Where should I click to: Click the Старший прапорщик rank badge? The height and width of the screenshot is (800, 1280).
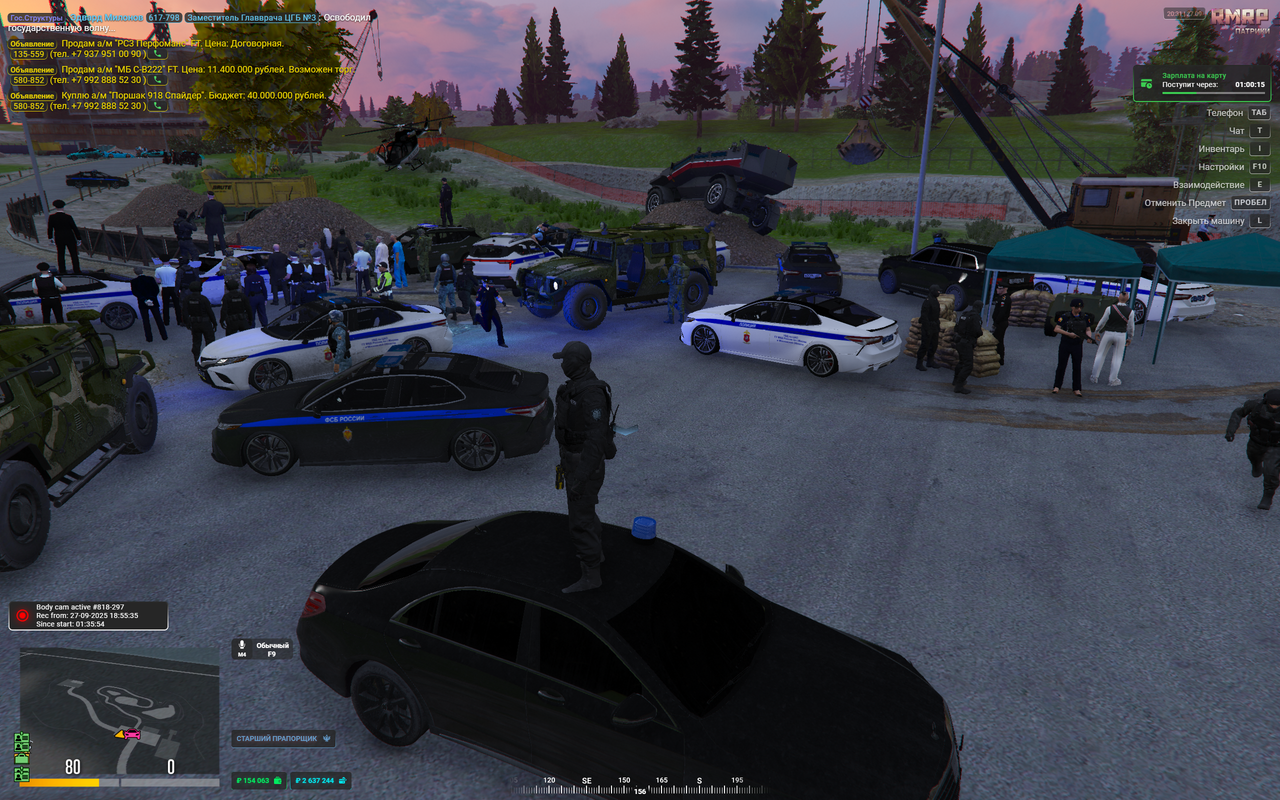283,739
